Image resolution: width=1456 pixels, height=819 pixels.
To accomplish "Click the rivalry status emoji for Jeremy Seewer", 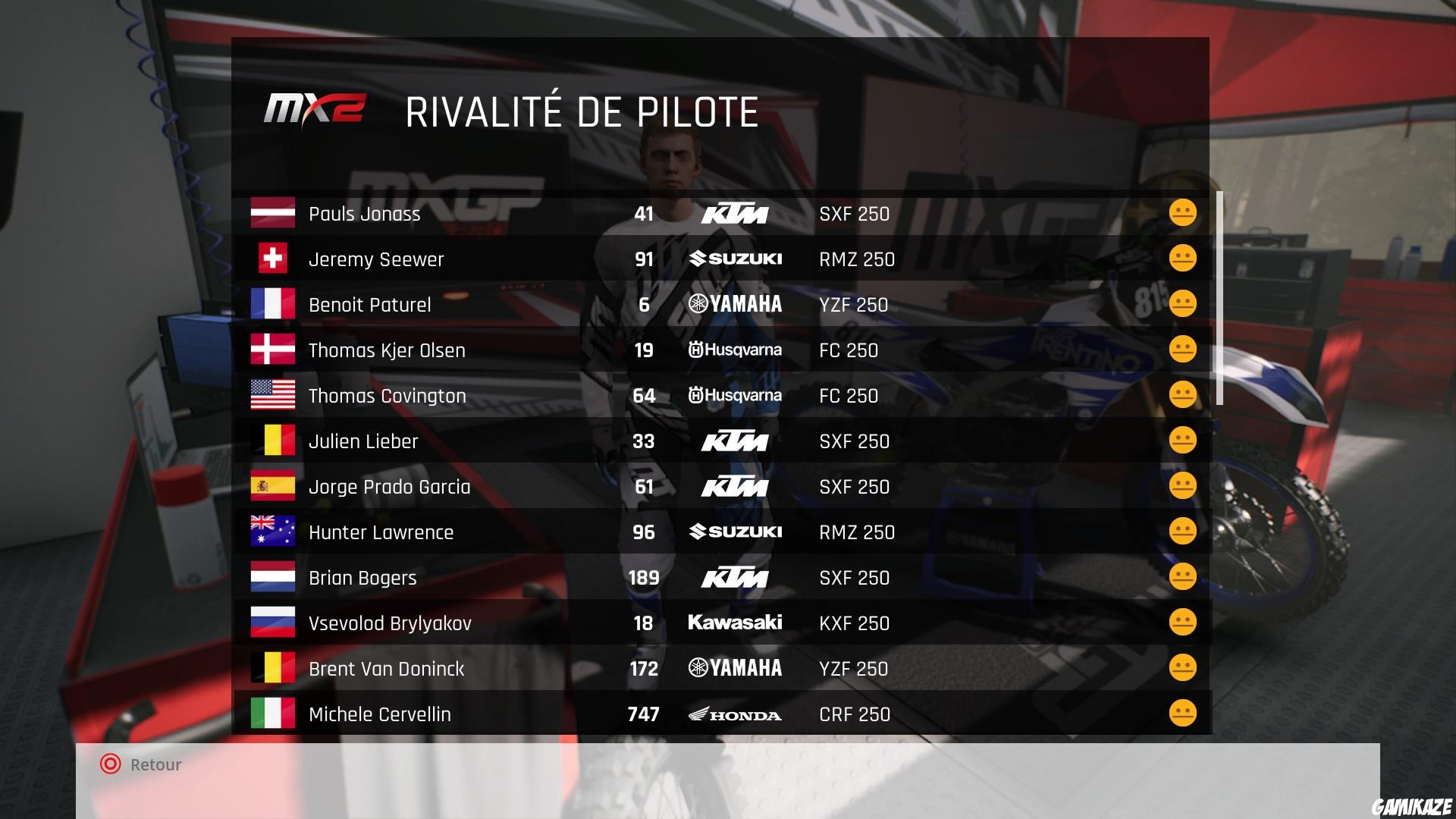I will pos(1181,259).
